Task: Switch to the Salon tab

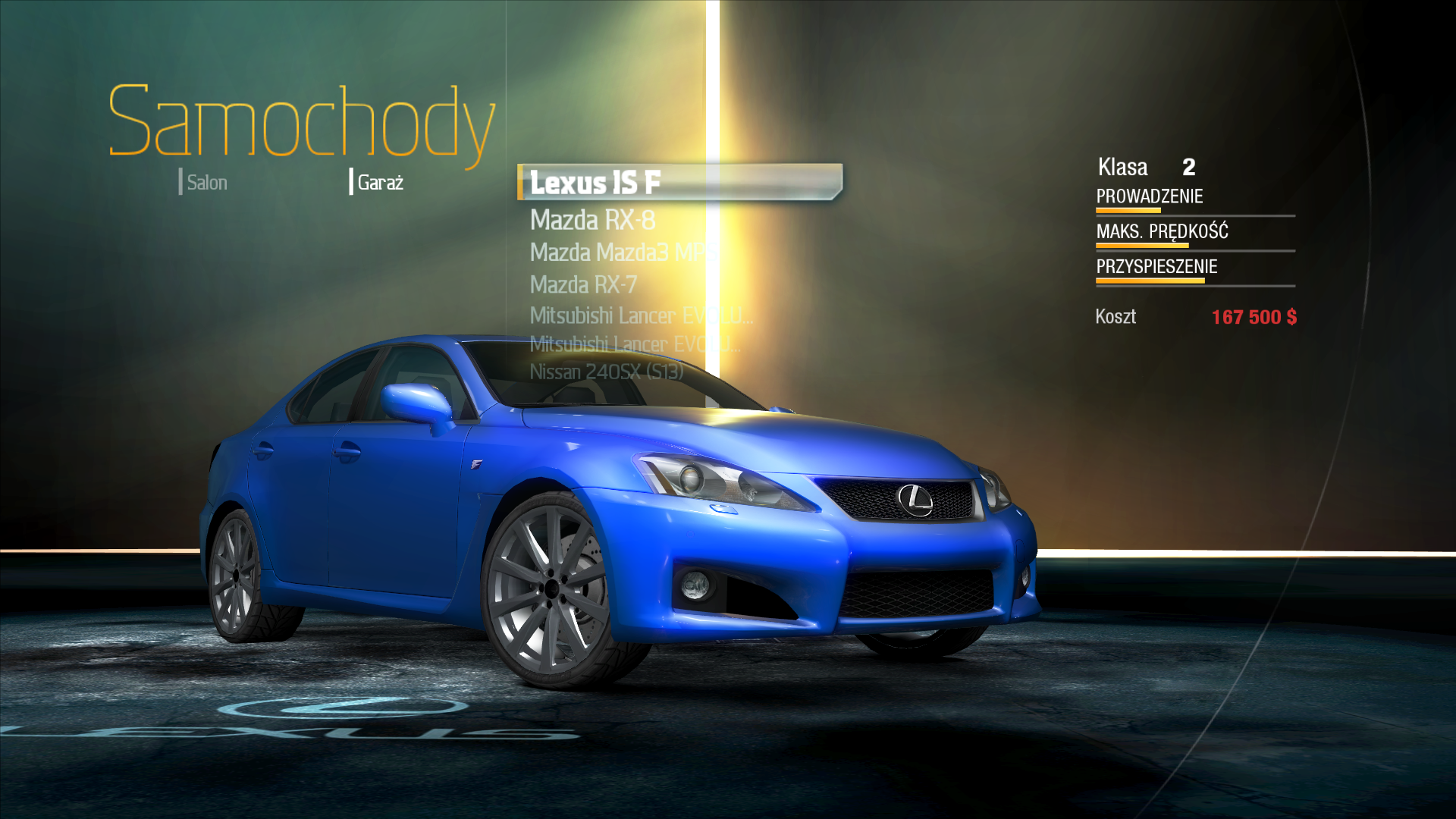Action: pos(206,183)
